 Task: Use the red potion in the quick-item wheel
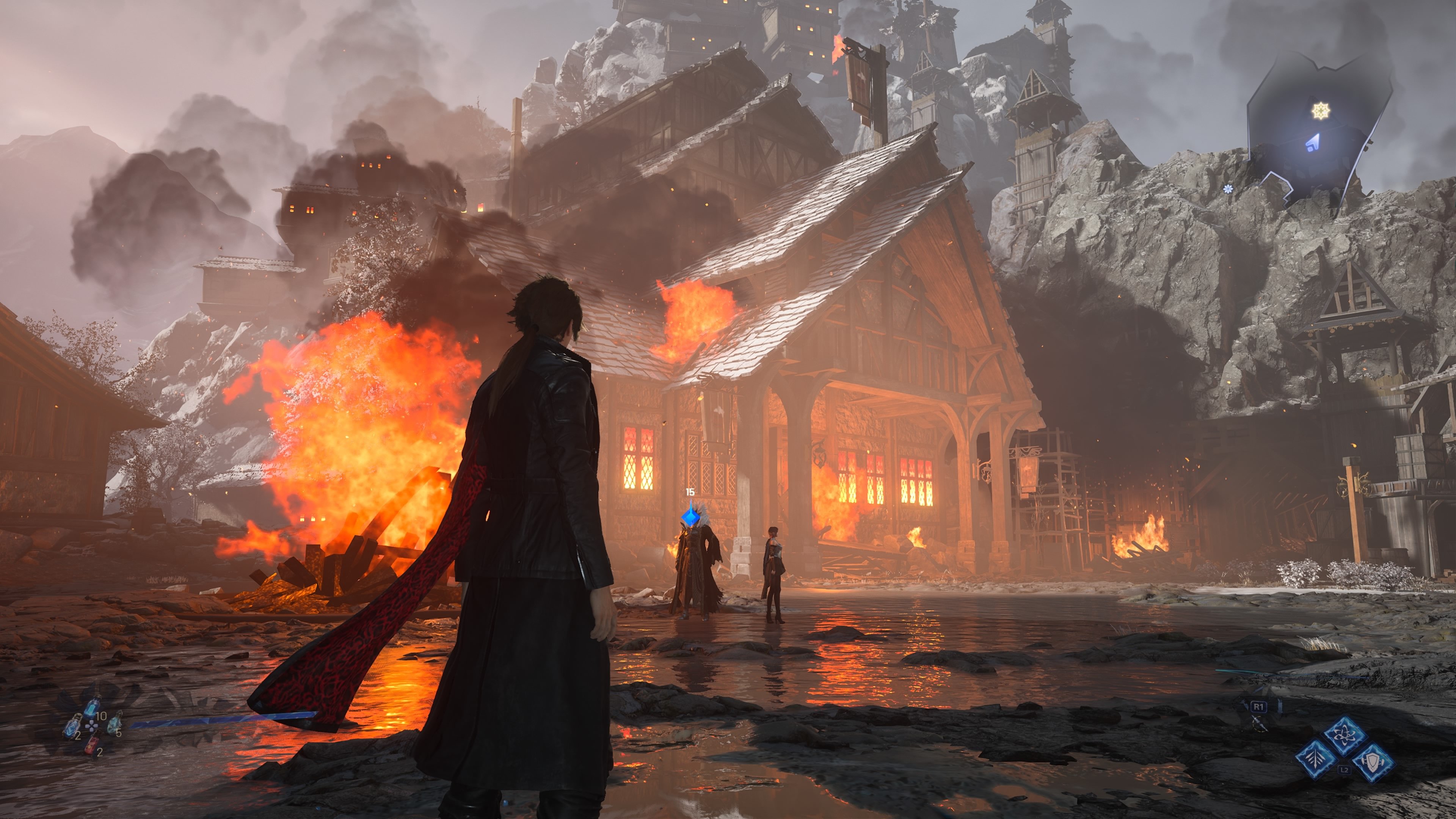pos(91,745)
